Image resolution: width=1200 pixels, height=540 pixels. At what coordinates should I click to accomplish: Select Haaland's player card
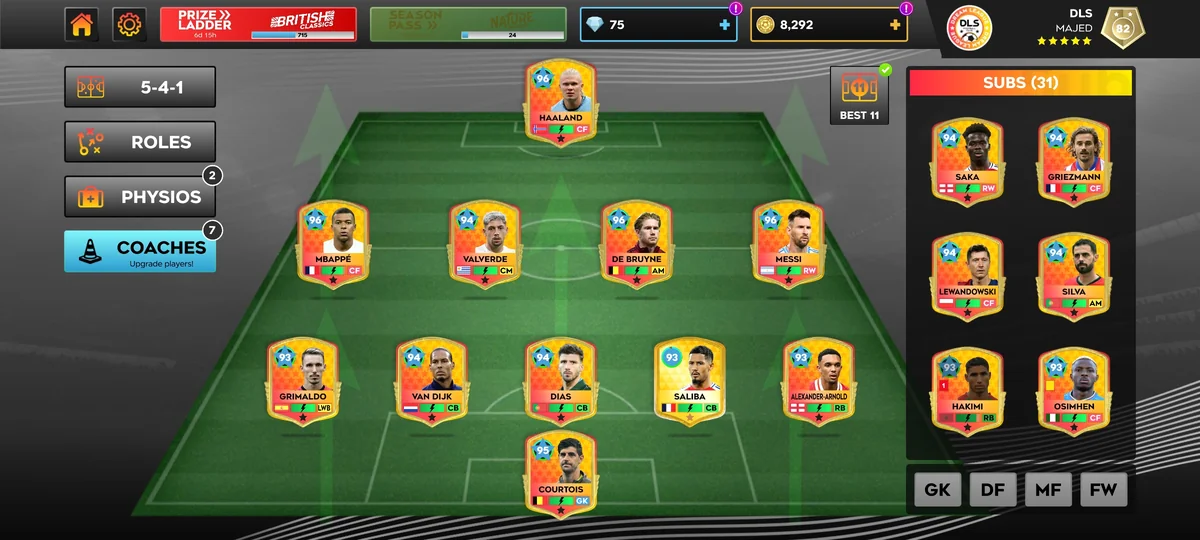(x=560, y=102)
